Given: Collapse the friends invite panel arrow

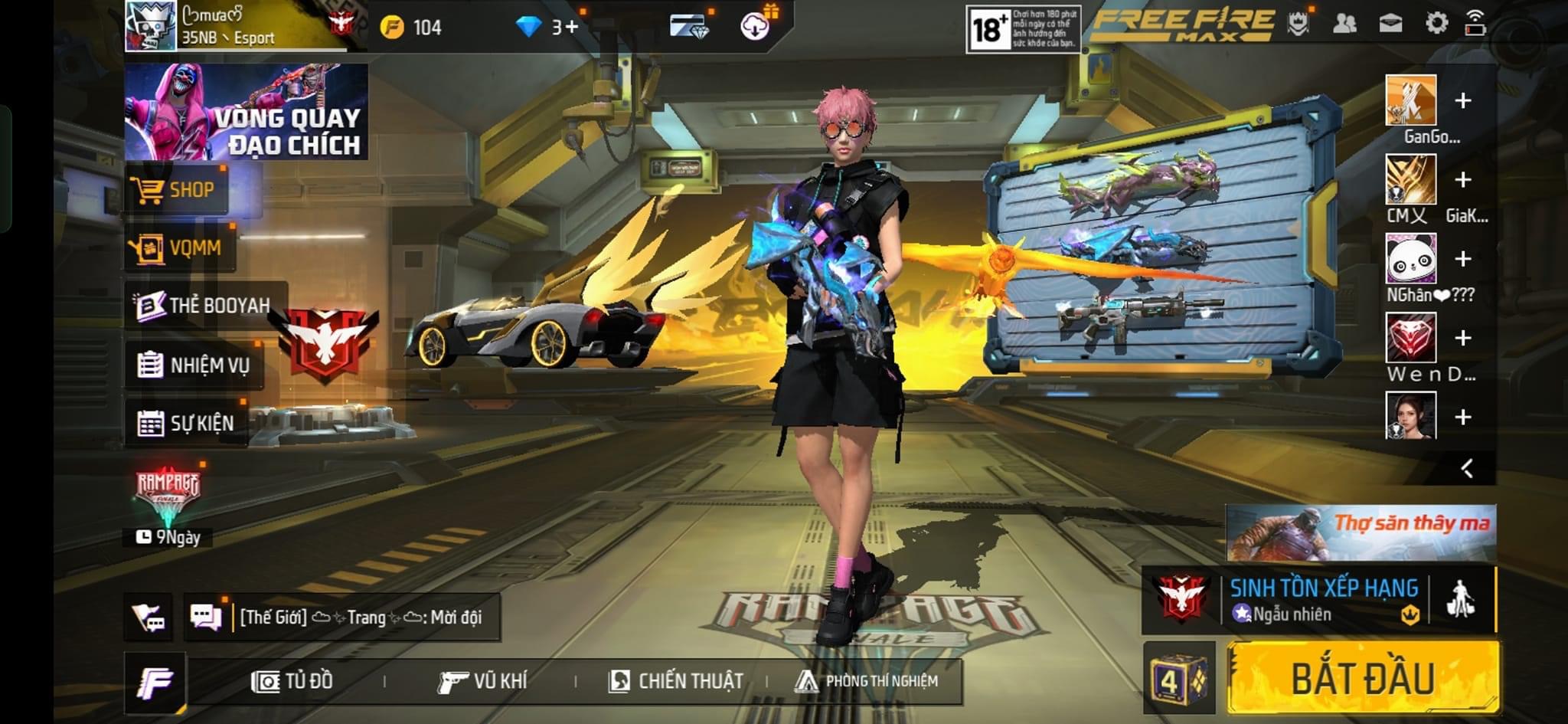Looking at the screenshot, I should [x=1466, y=468].
